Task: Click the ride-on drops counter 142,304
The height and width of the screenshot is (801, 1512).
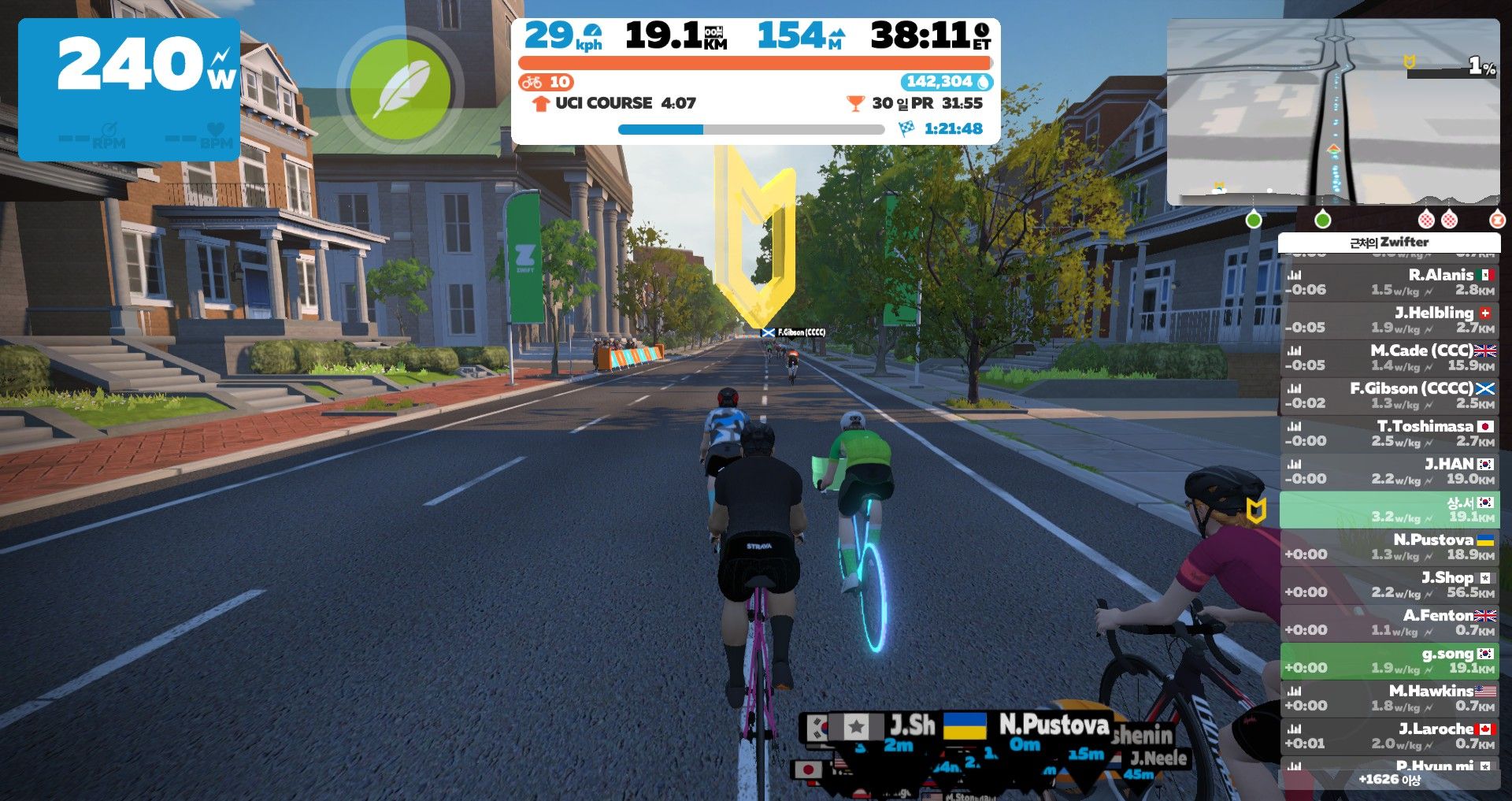Action: pos(946,82)
